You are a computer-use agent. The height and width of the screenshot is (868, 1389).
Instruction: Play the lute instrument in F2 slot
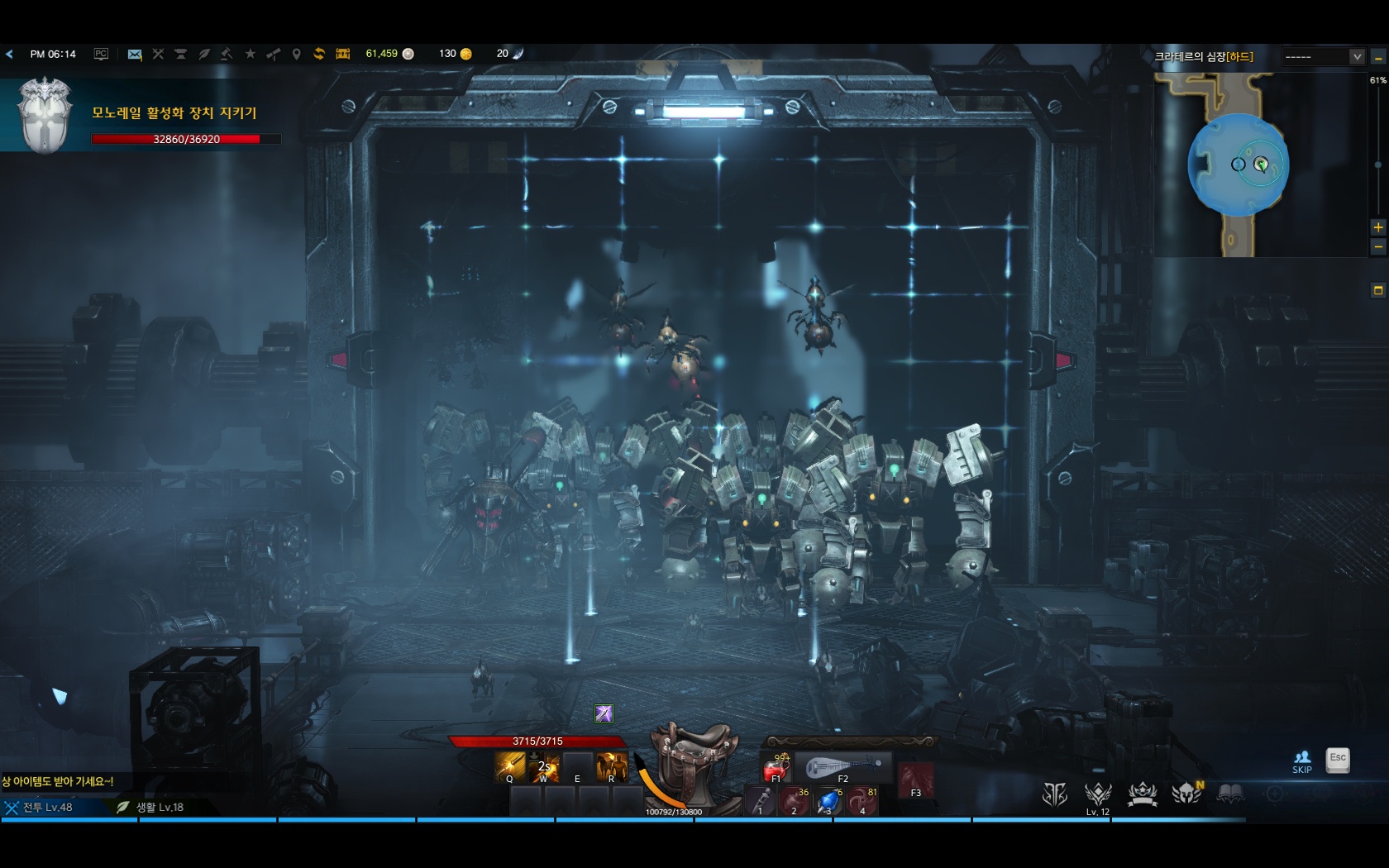point(842,768)
